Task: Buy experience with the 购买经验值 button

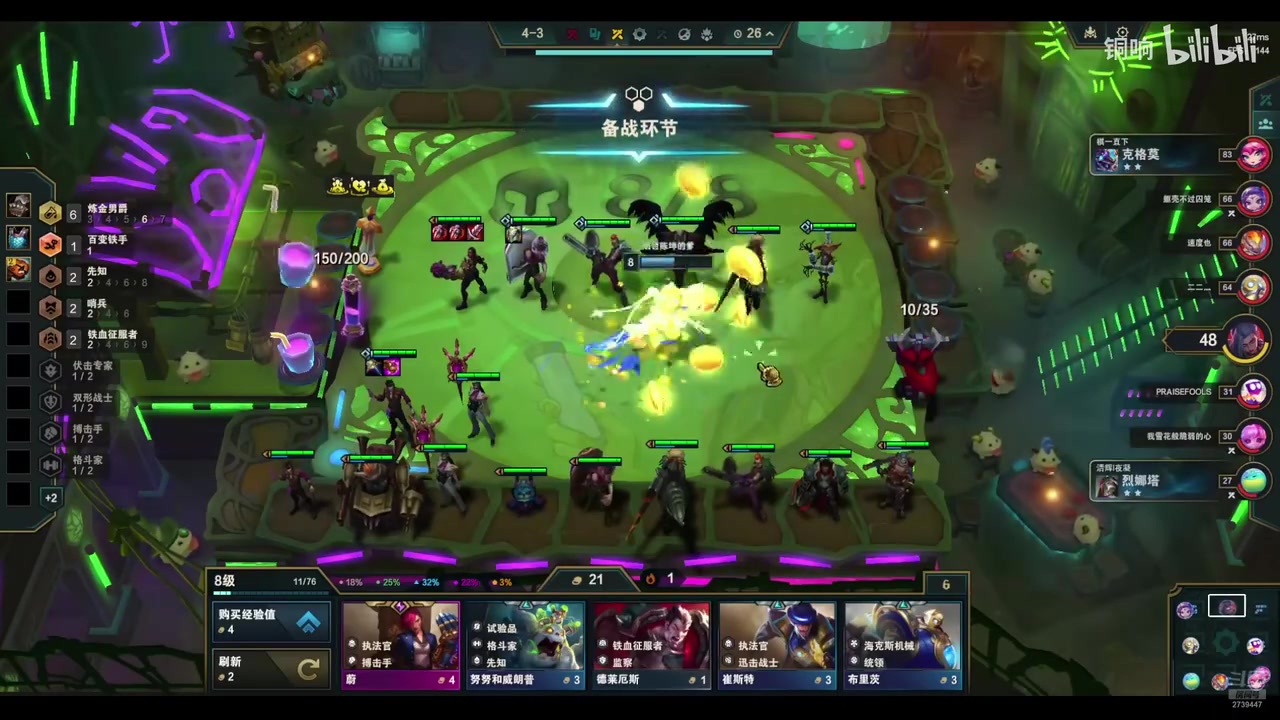Action: point(270,621)
